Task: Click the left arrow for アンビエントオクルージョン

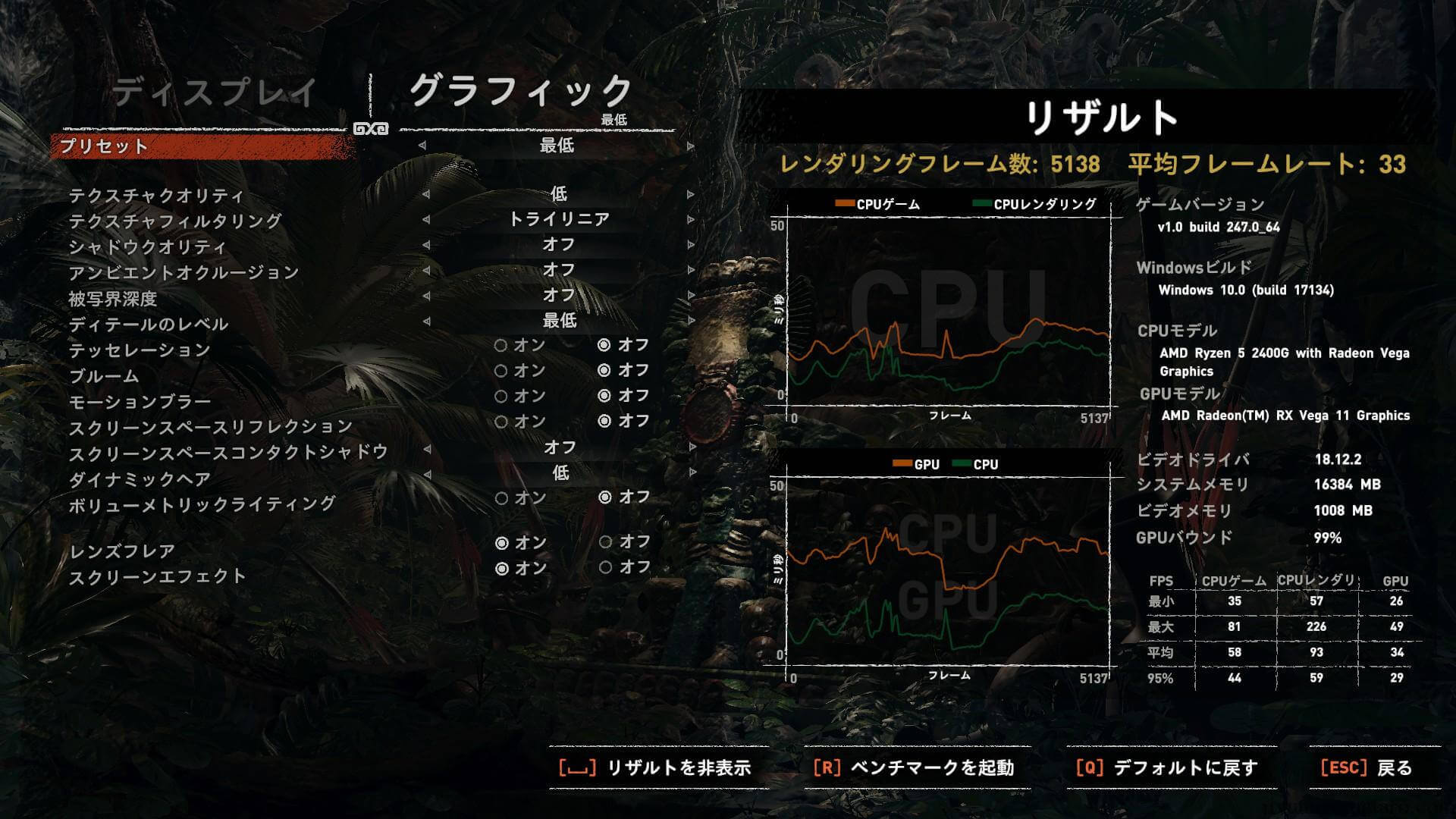Action: tap(425, 270)
